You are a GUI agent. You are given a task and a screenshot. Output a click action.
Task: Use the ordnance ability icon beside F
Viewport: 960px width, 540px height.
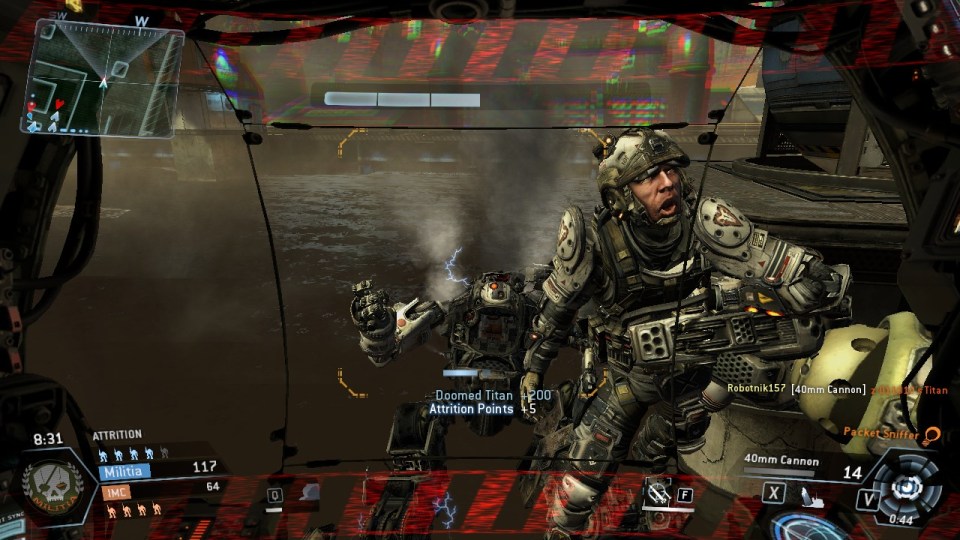(x=657, y=491)
